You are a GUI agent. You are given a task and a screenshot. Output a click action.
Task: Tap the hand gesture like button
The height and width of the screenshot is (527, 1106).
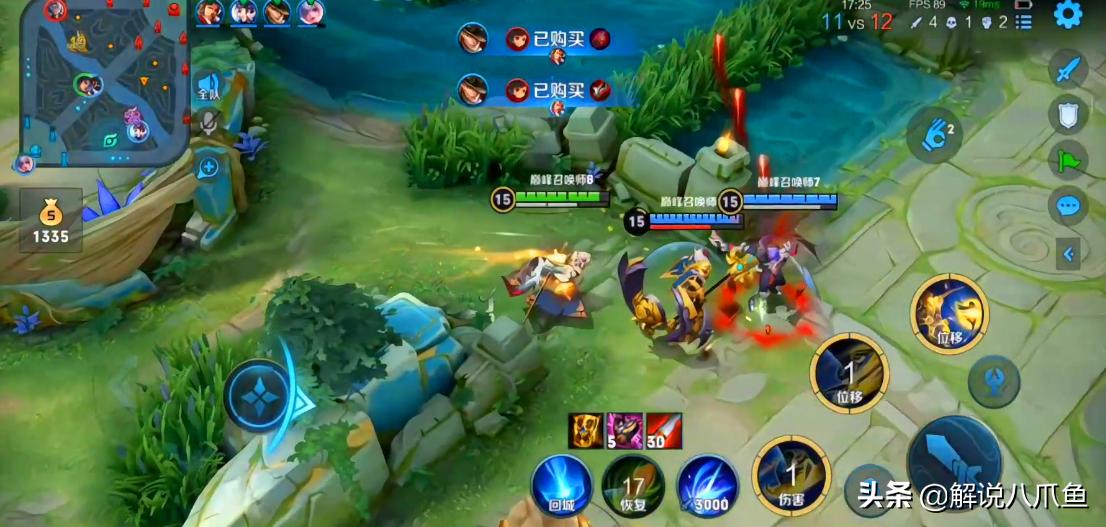[x=934, y=134]
